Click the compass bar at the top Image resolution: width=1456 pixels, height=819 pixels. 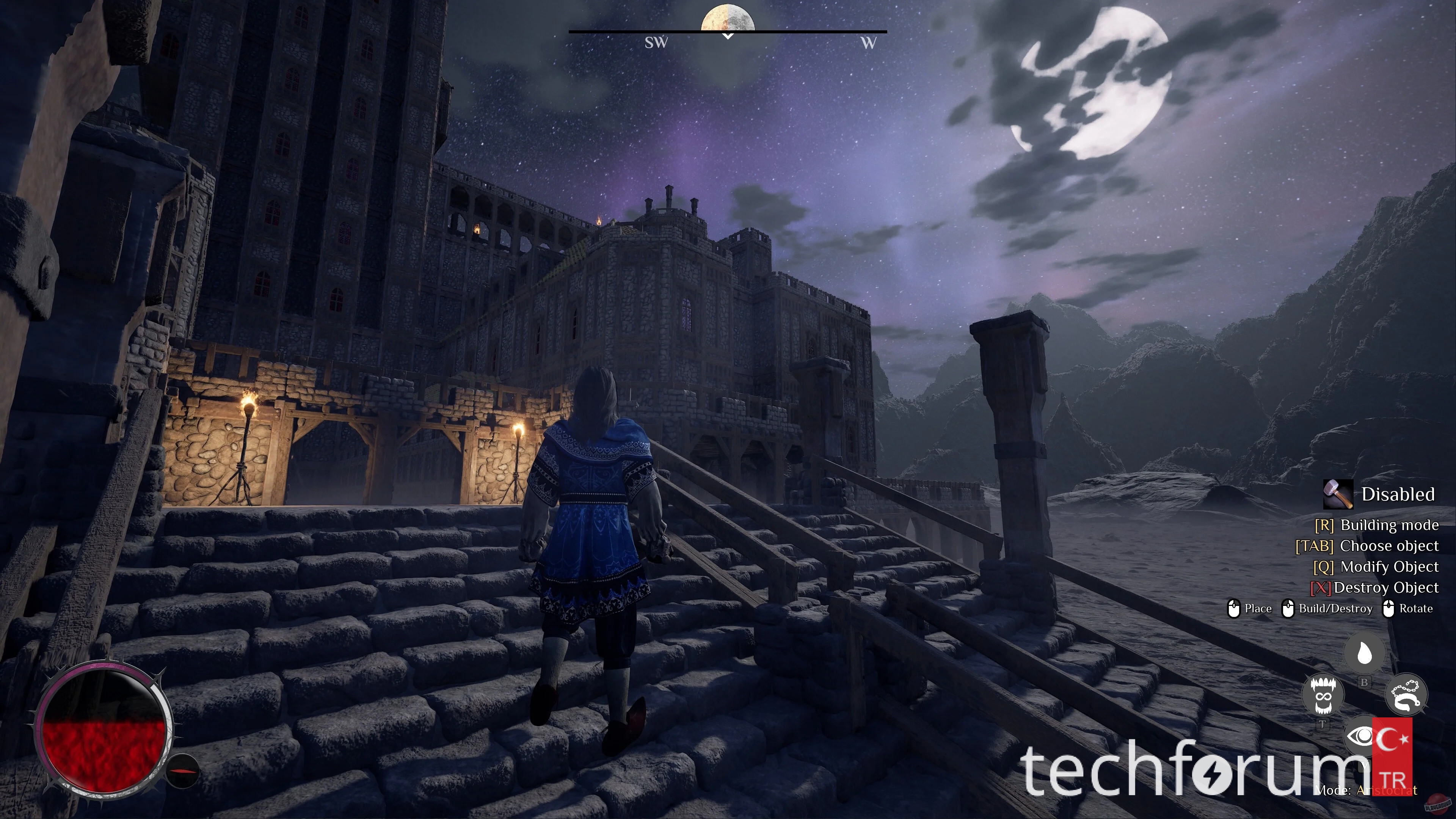coord(728,32)
